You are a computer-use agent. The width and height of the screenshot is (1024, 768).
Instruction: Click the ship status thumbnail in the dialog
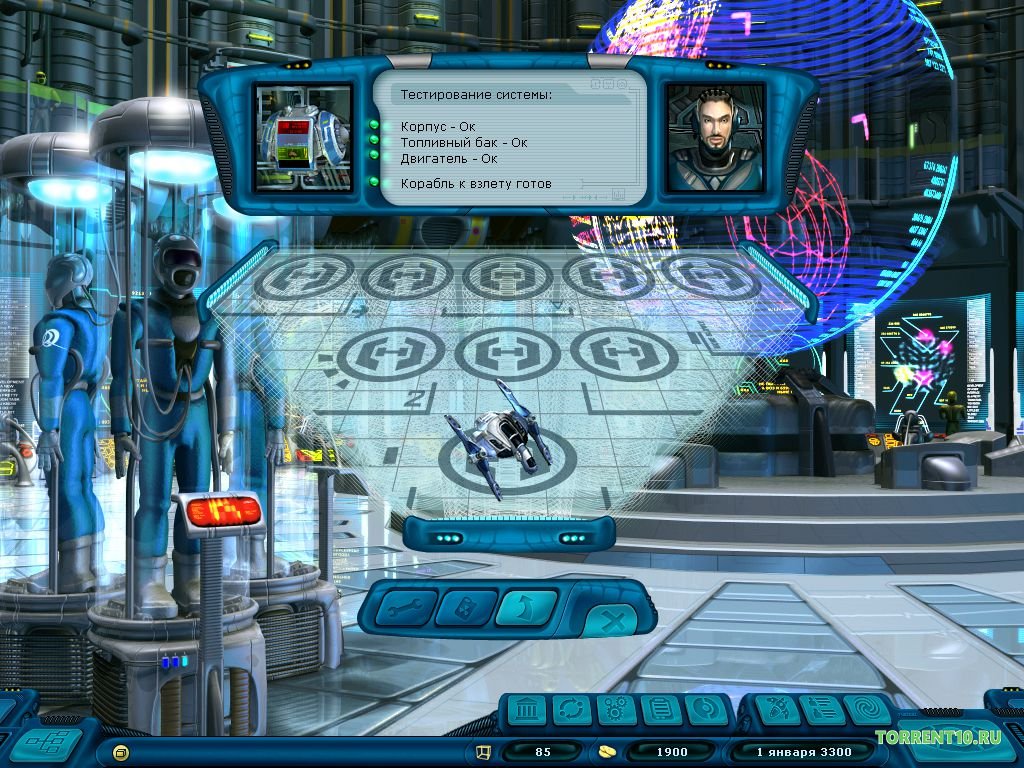click(303, 138)
